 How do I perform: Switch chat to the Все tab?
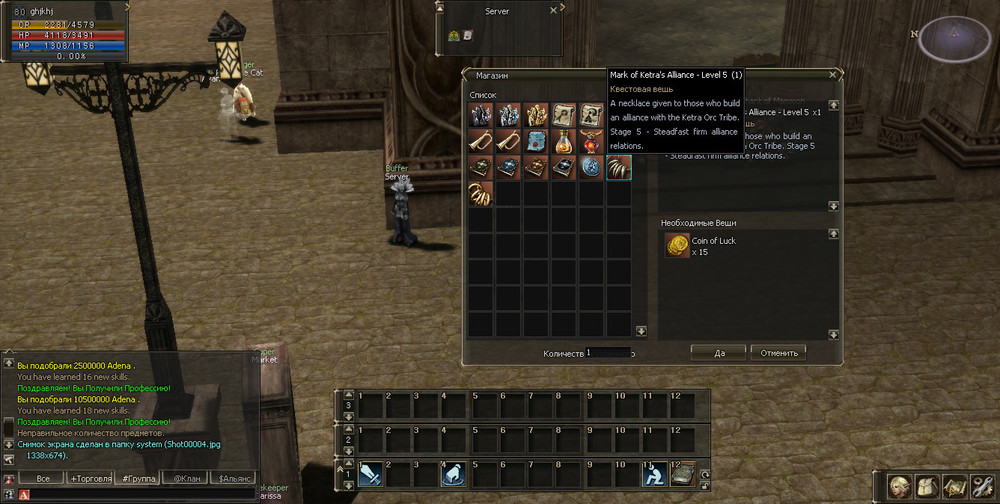click(42, 479)
